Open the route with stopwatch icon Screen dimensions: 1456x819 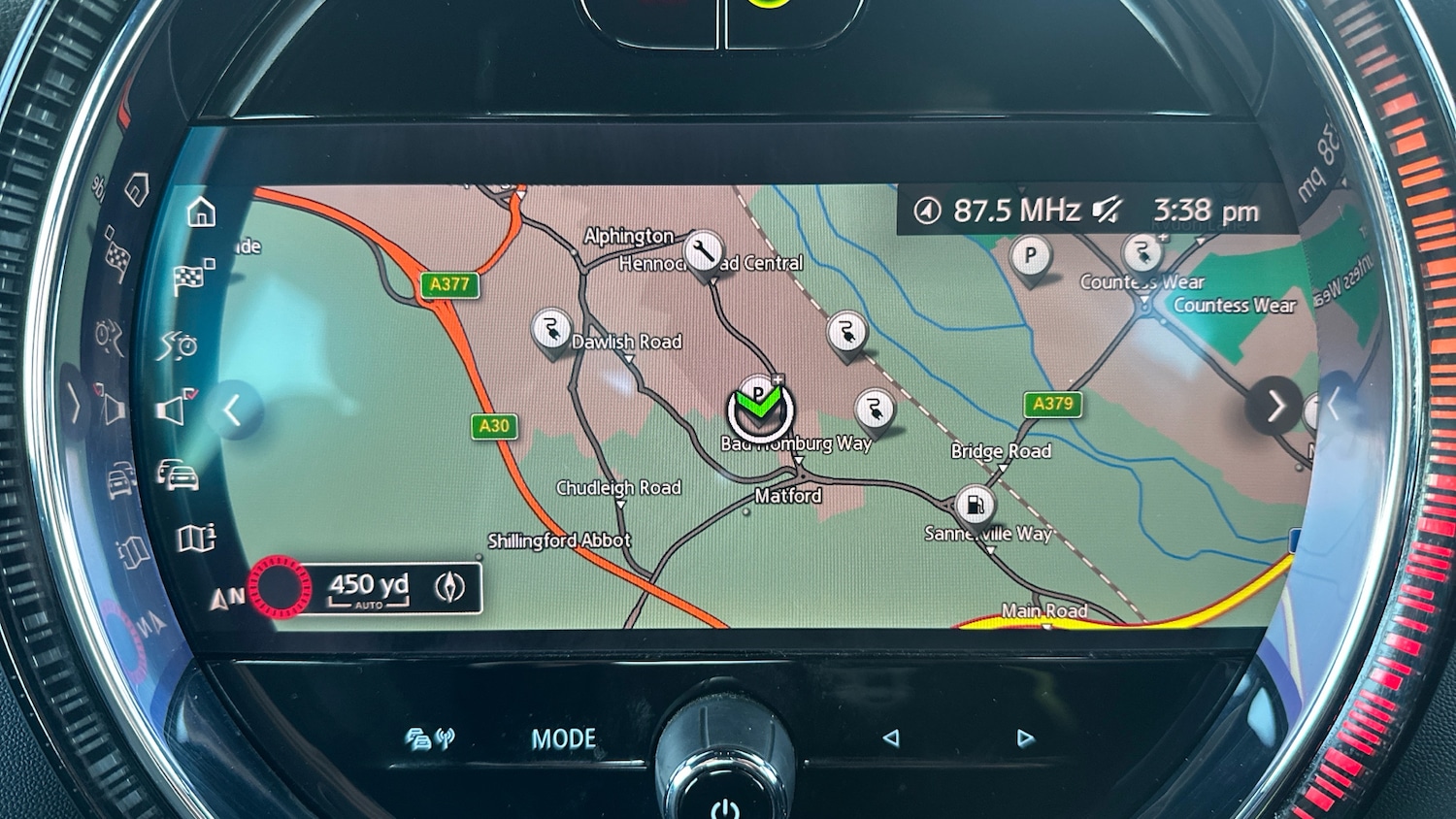click(x=179, y=344)
